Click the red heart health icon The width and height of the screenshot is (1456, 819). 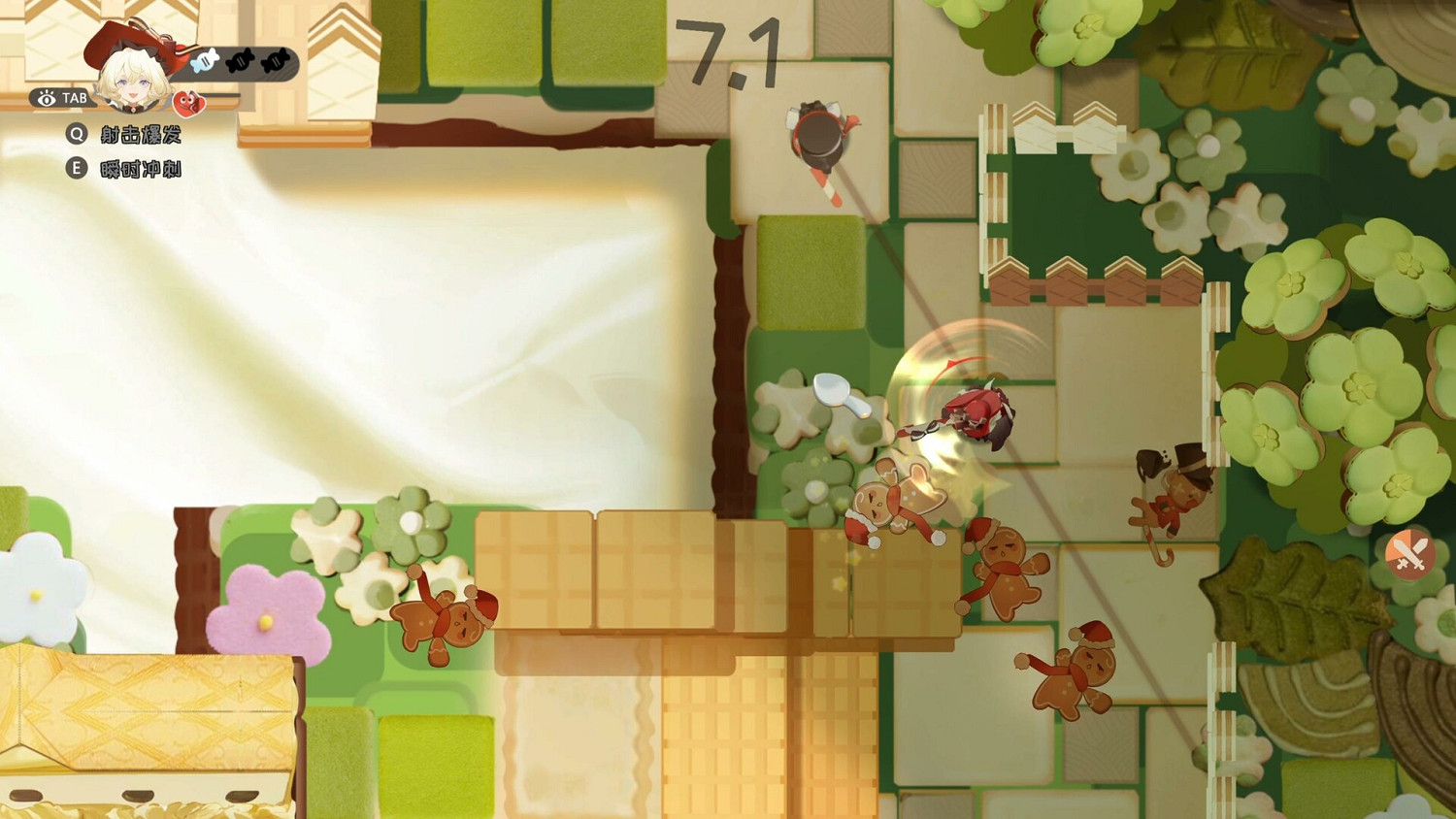pyautogui.click(x=188, y=103)
